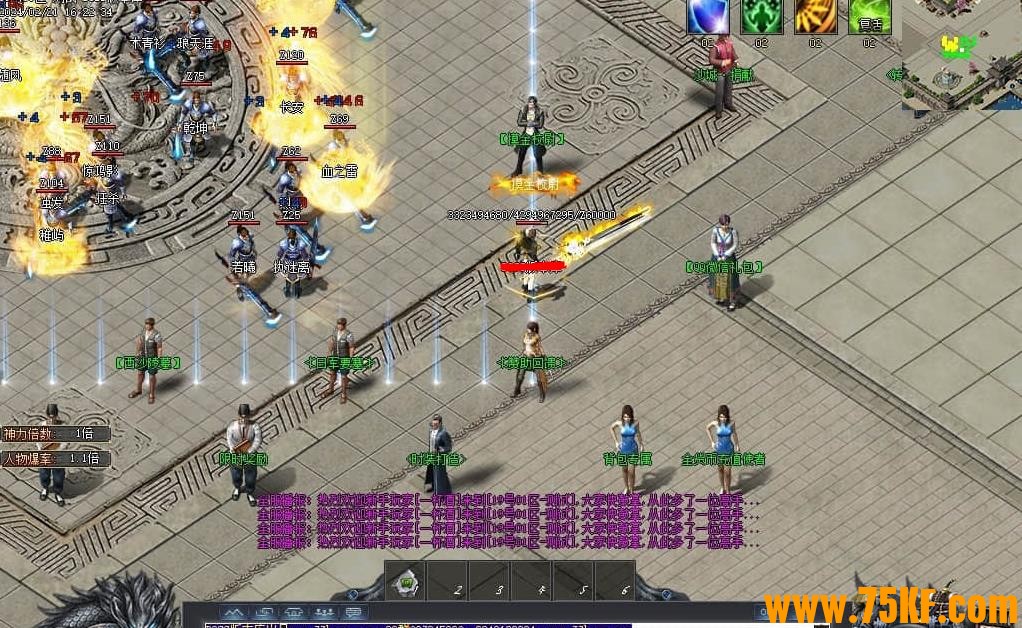Click the green humanoid figure skill icon
This screenshot has width=1022, height=628.
pyautogui.click(x=761, y=17)
